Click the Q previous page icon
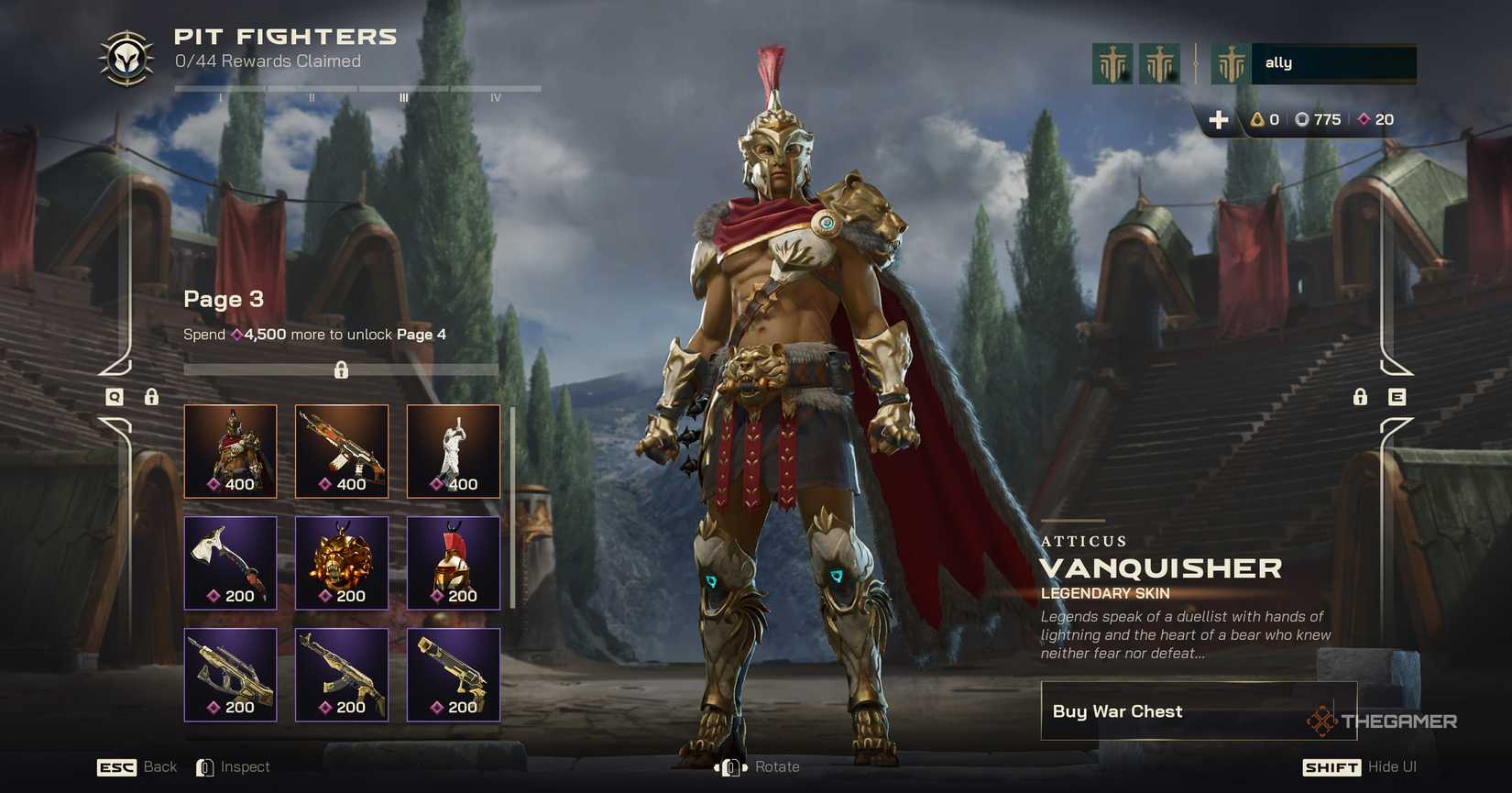 114,397
